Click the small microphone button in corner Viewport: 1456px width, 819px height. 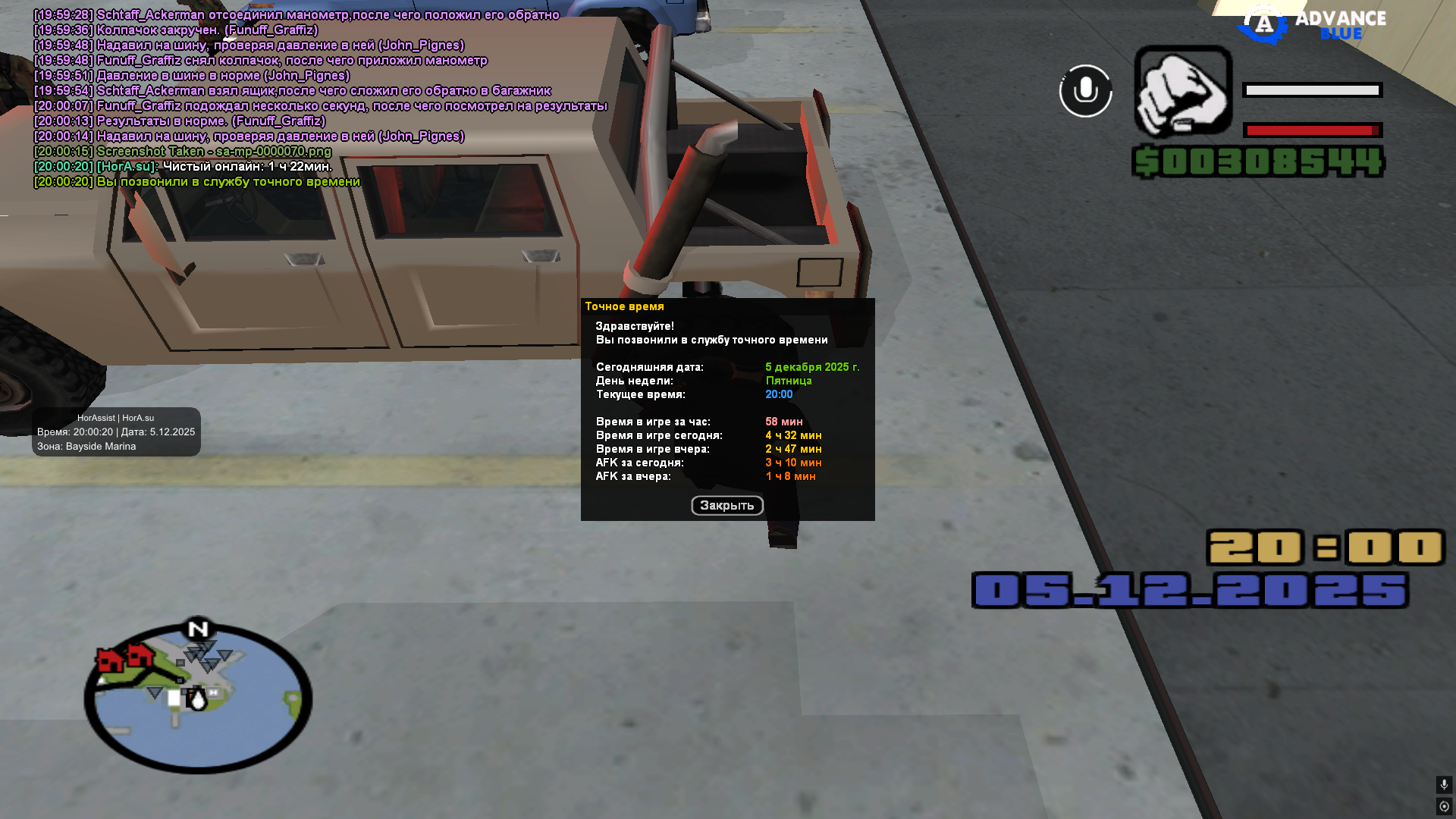tap(1444, 784)
